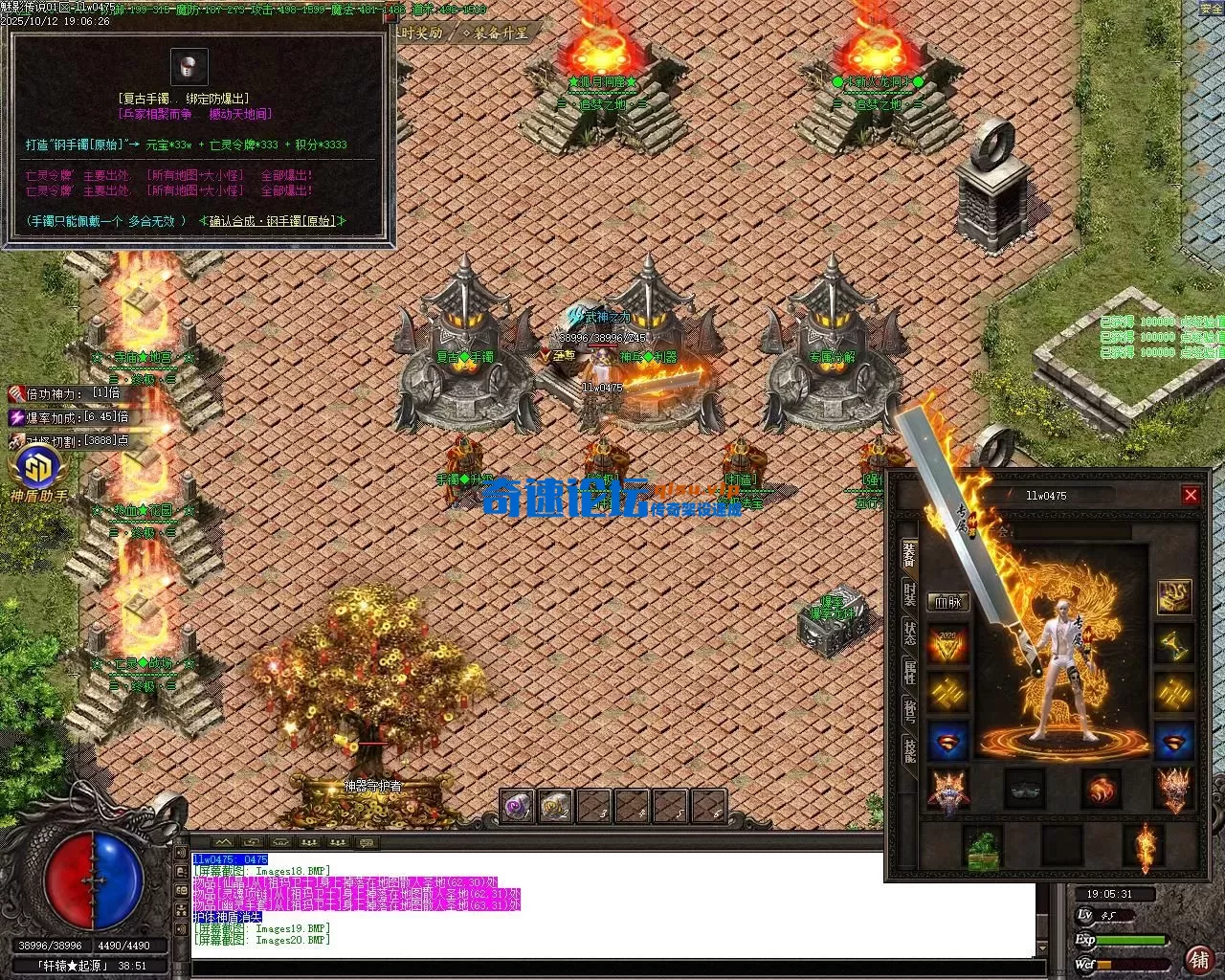Click the speaker icon beside the chat window
The image size is (1225, 980).
(180, 851)
